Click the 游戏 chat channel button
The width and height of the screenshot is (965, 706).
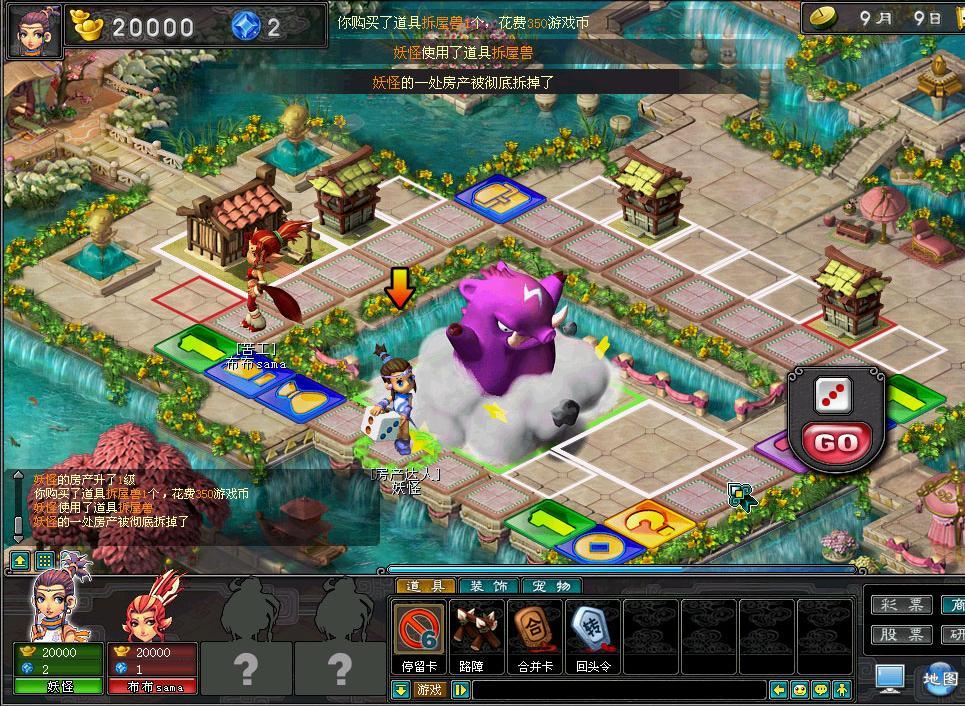[430, 690]
